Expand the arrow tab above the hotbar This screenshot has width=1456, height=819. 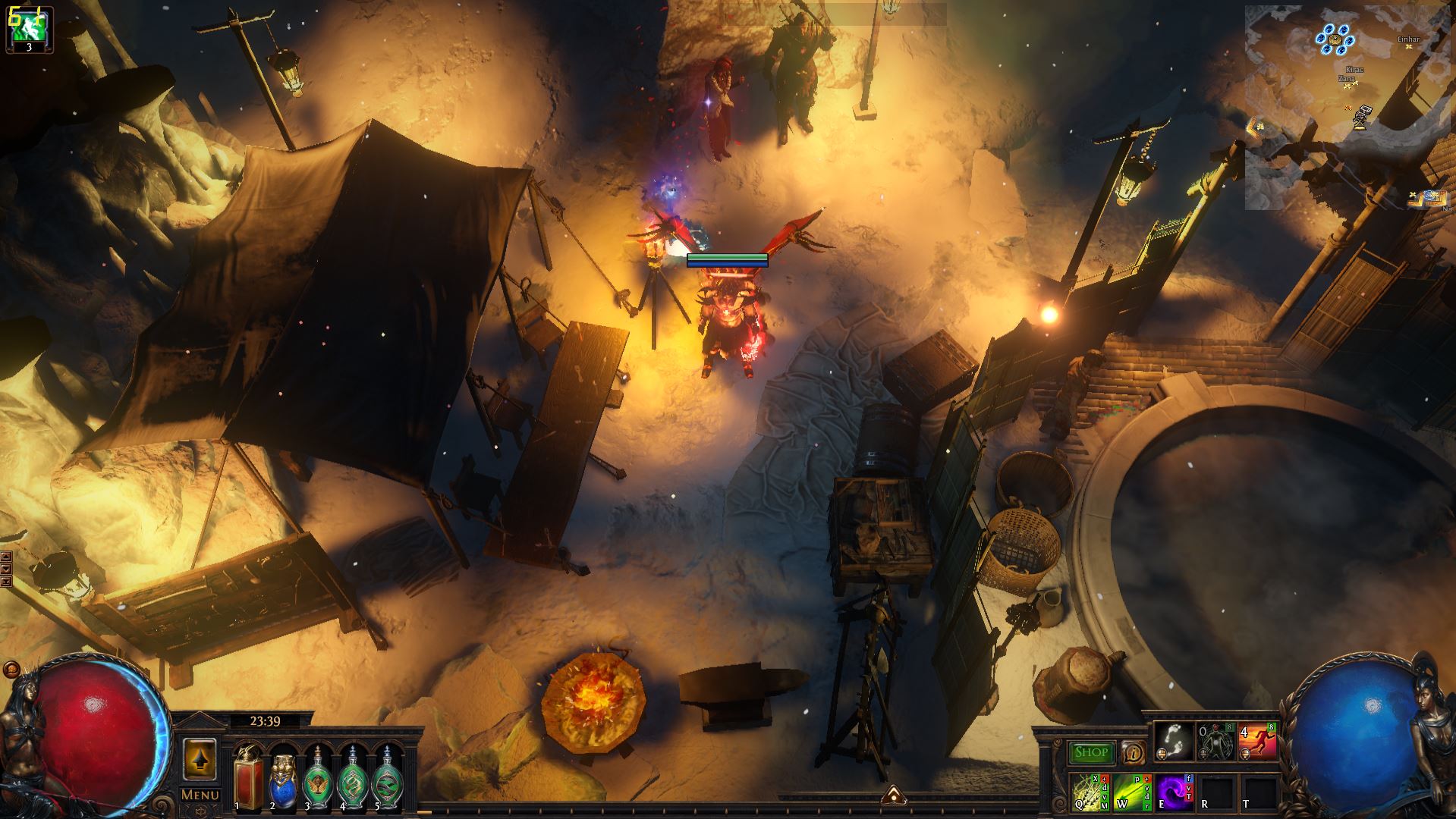[893, 793]
